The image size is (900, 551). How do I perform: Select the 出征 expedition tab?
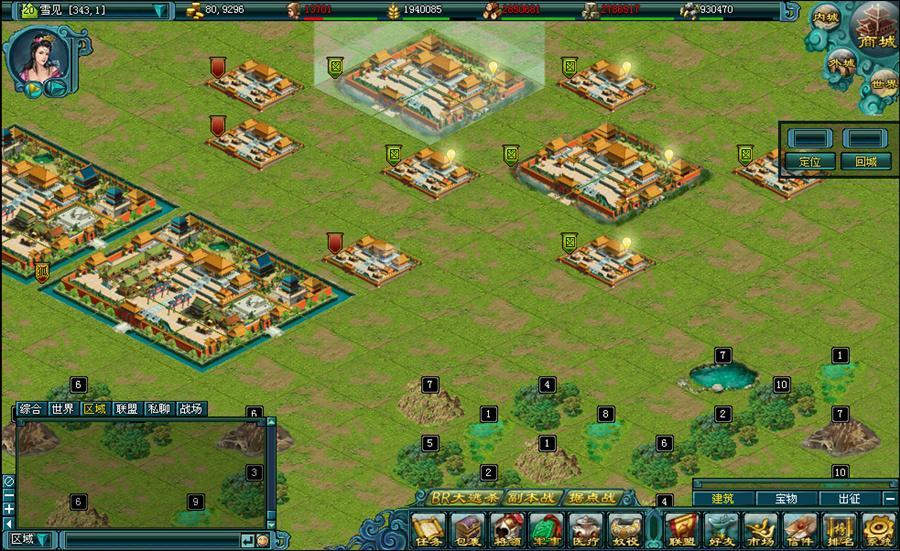848,498
